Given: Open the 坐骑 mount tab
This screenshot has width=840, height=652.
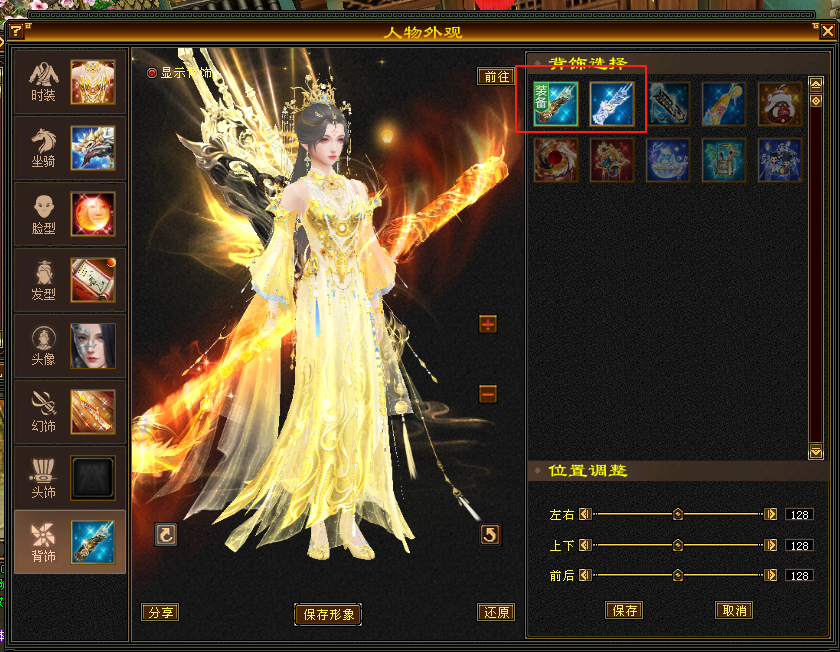Looking at the screenshot, I should pyautogui.click(x=69, y=148).
